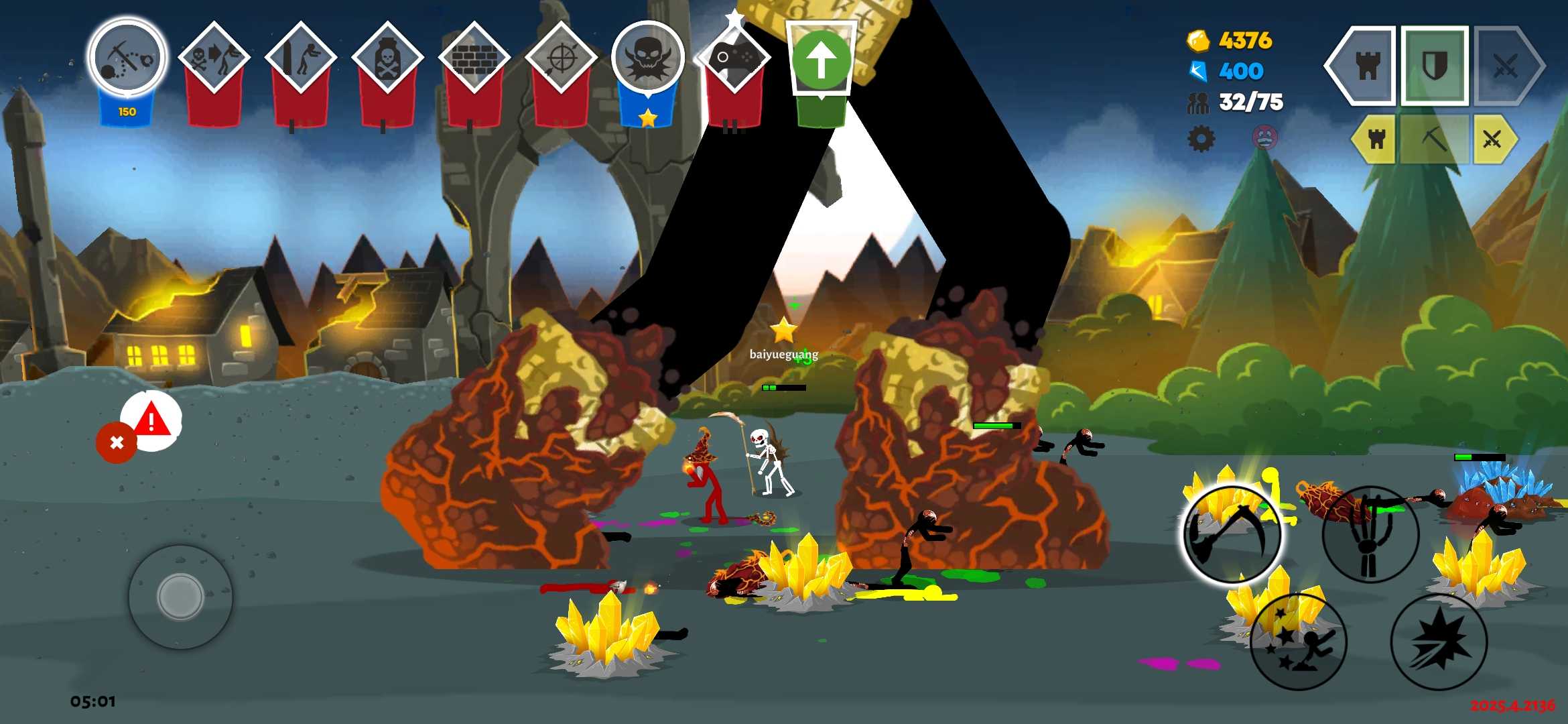
Task: Select the tombstone zombie summon icon
Action: (x=300, y=58)
